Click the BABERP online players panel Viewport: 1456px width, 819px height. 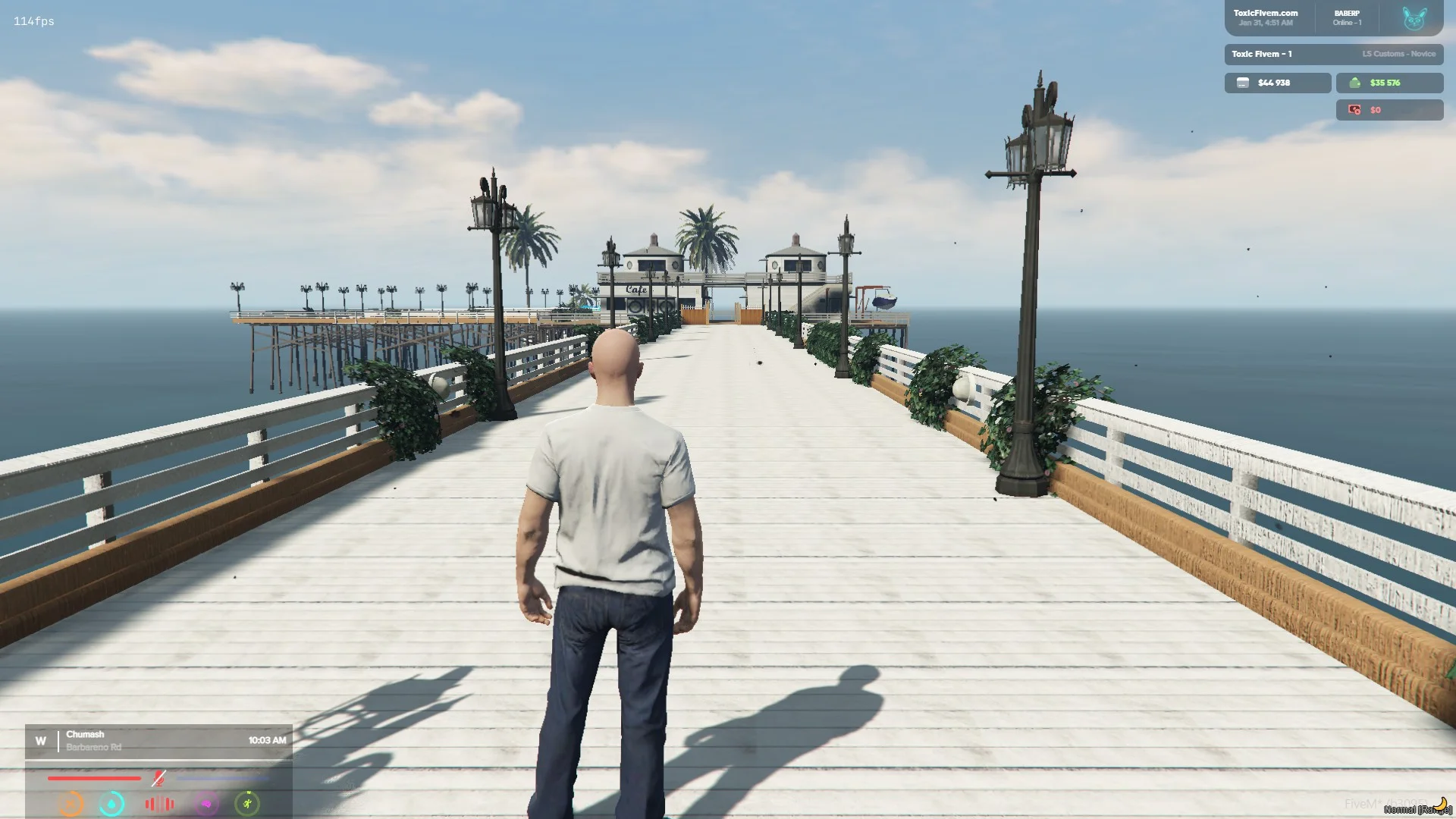point(1347,18)
